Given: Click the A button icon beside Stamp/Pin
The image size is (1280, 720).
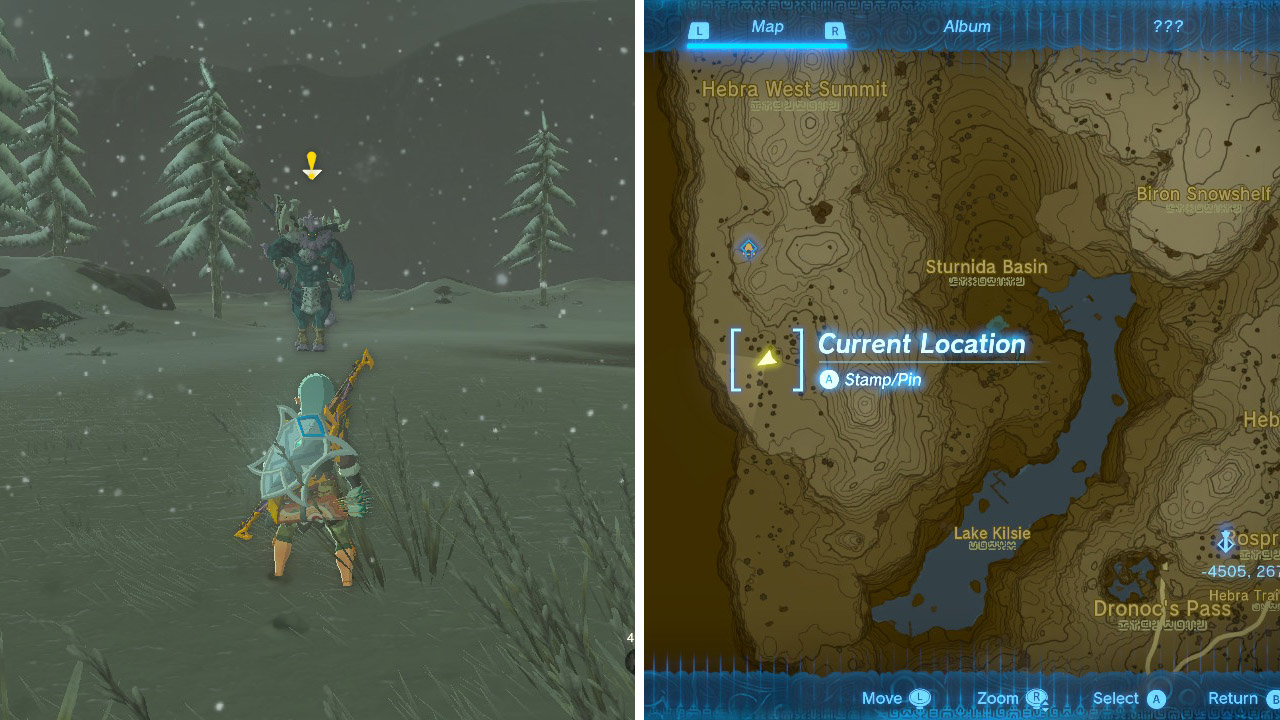Looking at the screenshot, I should click(x=828, y=380).
